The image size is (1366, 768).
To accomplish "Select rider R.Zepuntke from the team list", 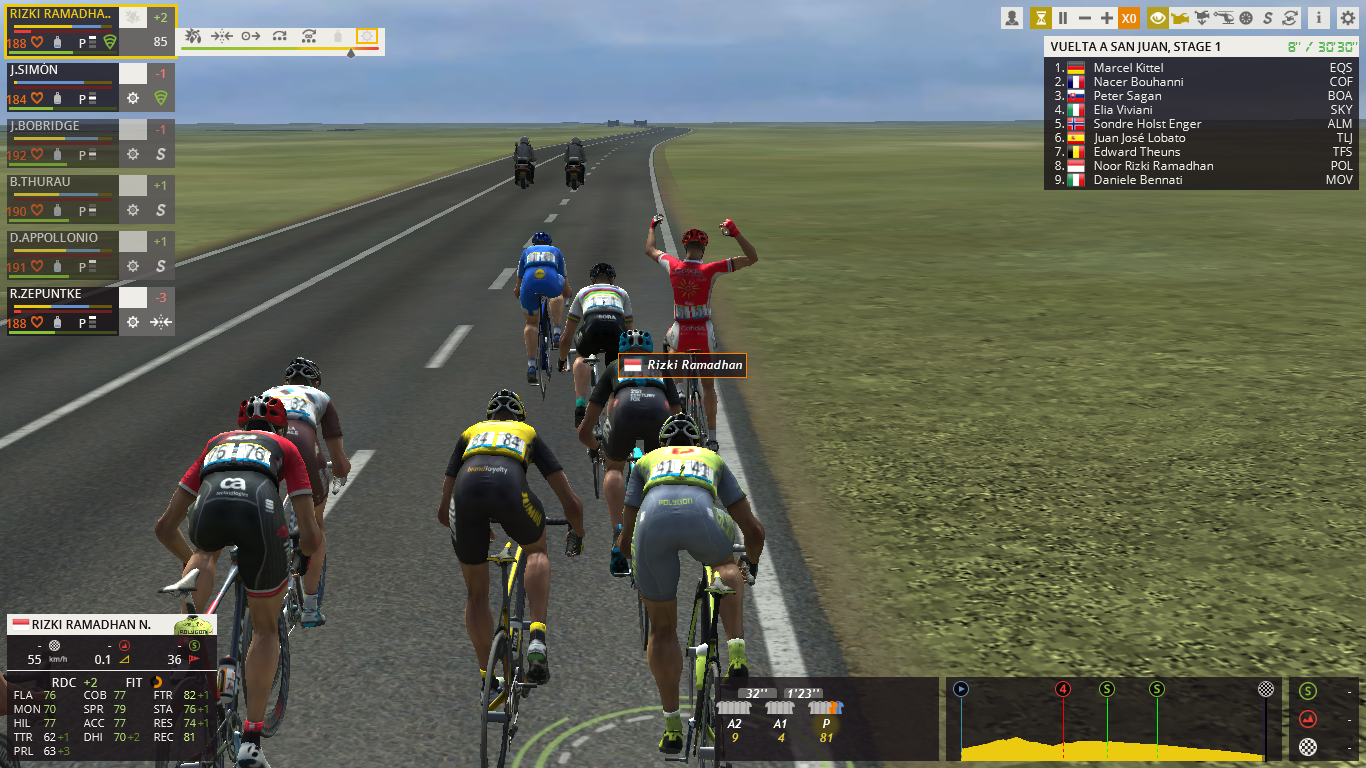I will (62, 295).
